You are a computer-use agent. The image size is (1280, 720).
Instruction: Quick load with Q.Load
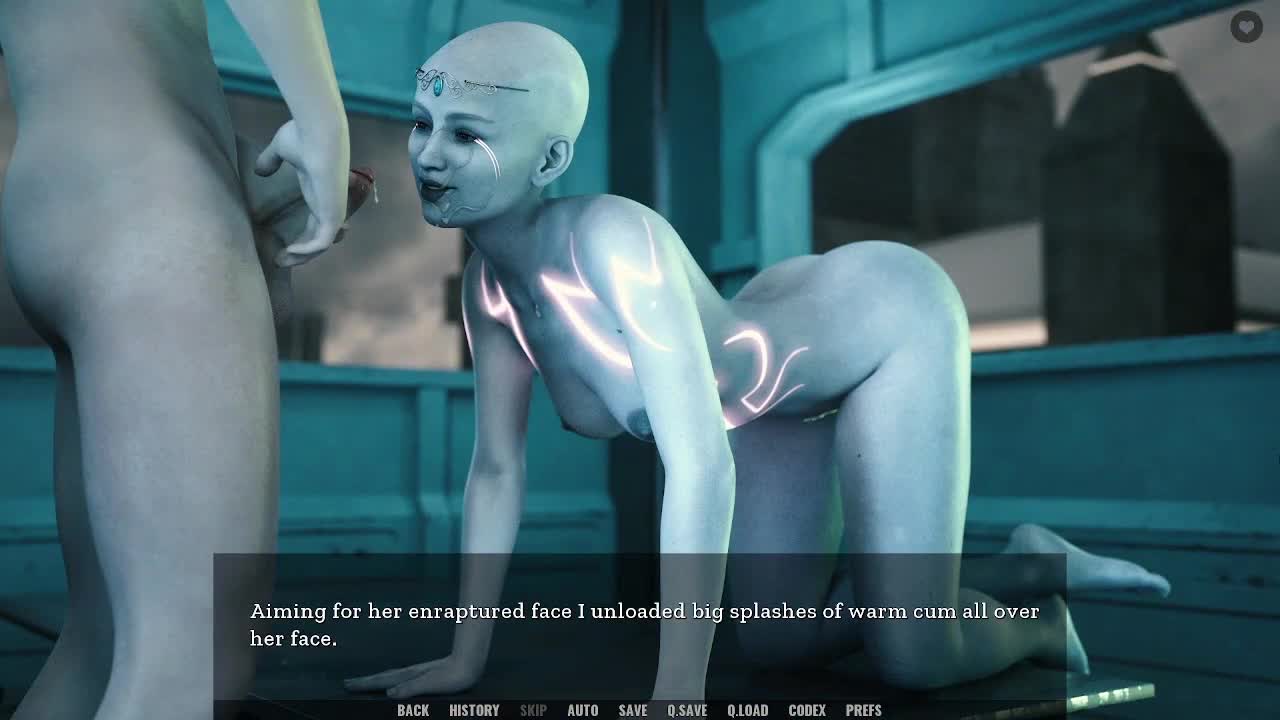click(747, 710)
